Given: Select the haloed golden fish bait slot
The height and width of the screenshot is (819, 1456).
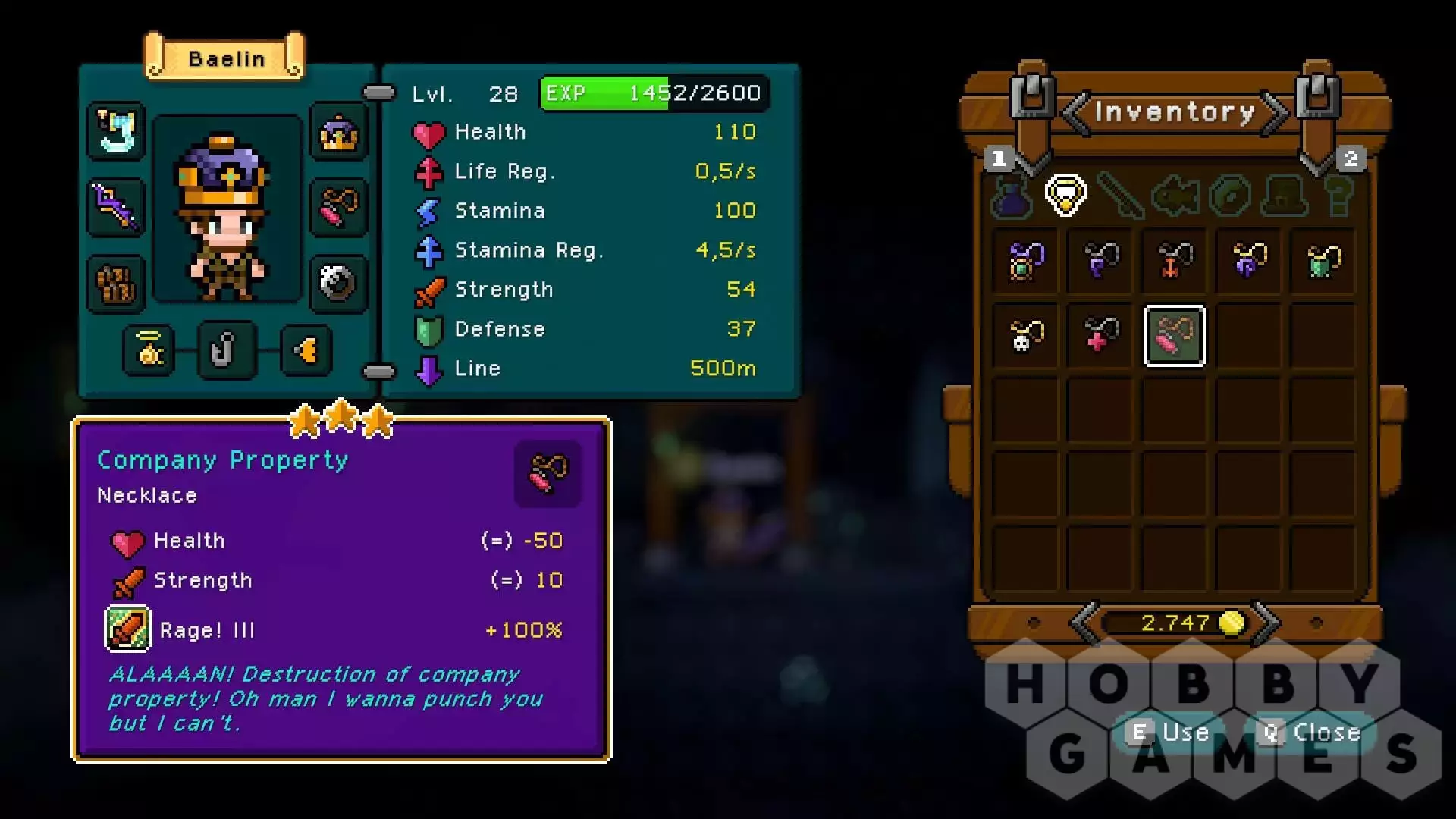Looking at the screenshot, I should (x=150, y=350).
